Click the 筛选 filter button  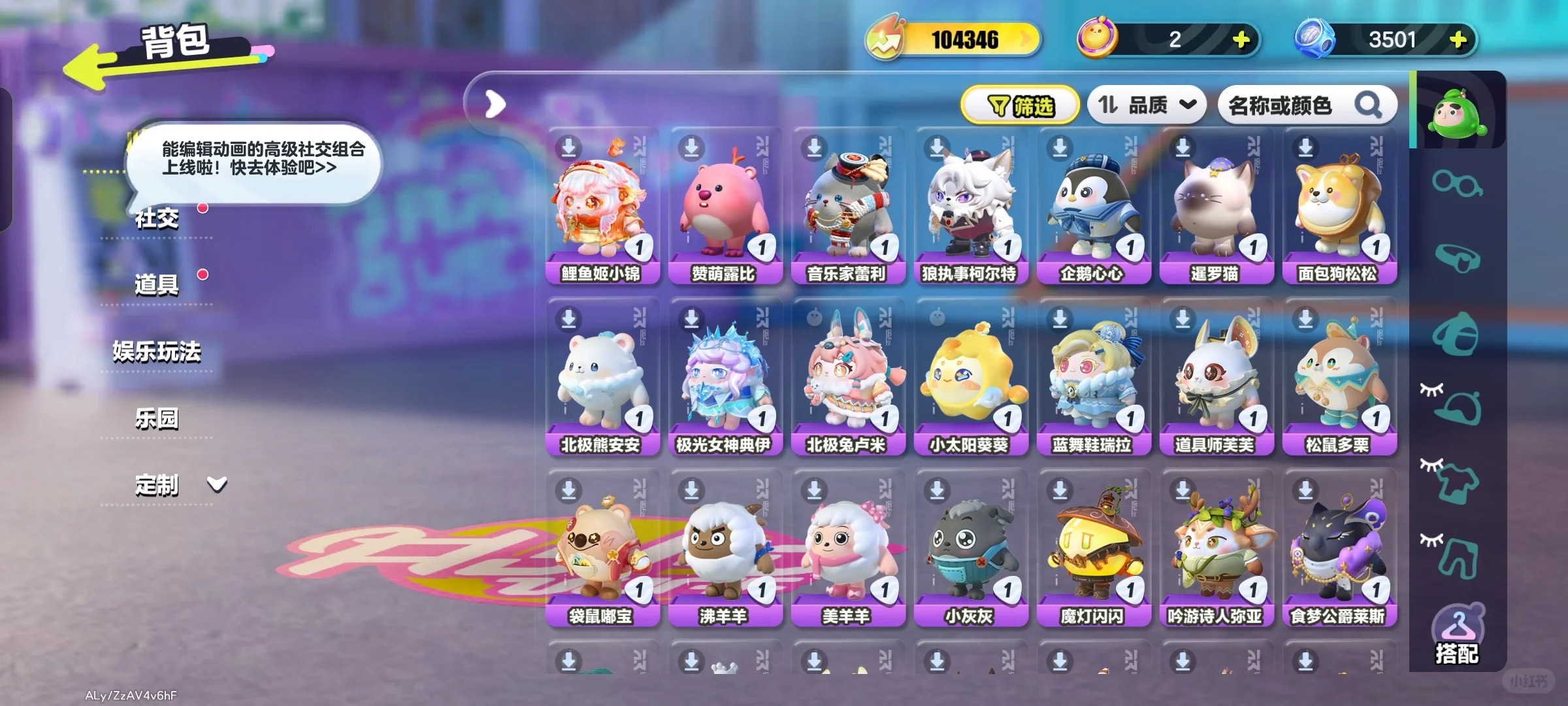[1019, 103]
